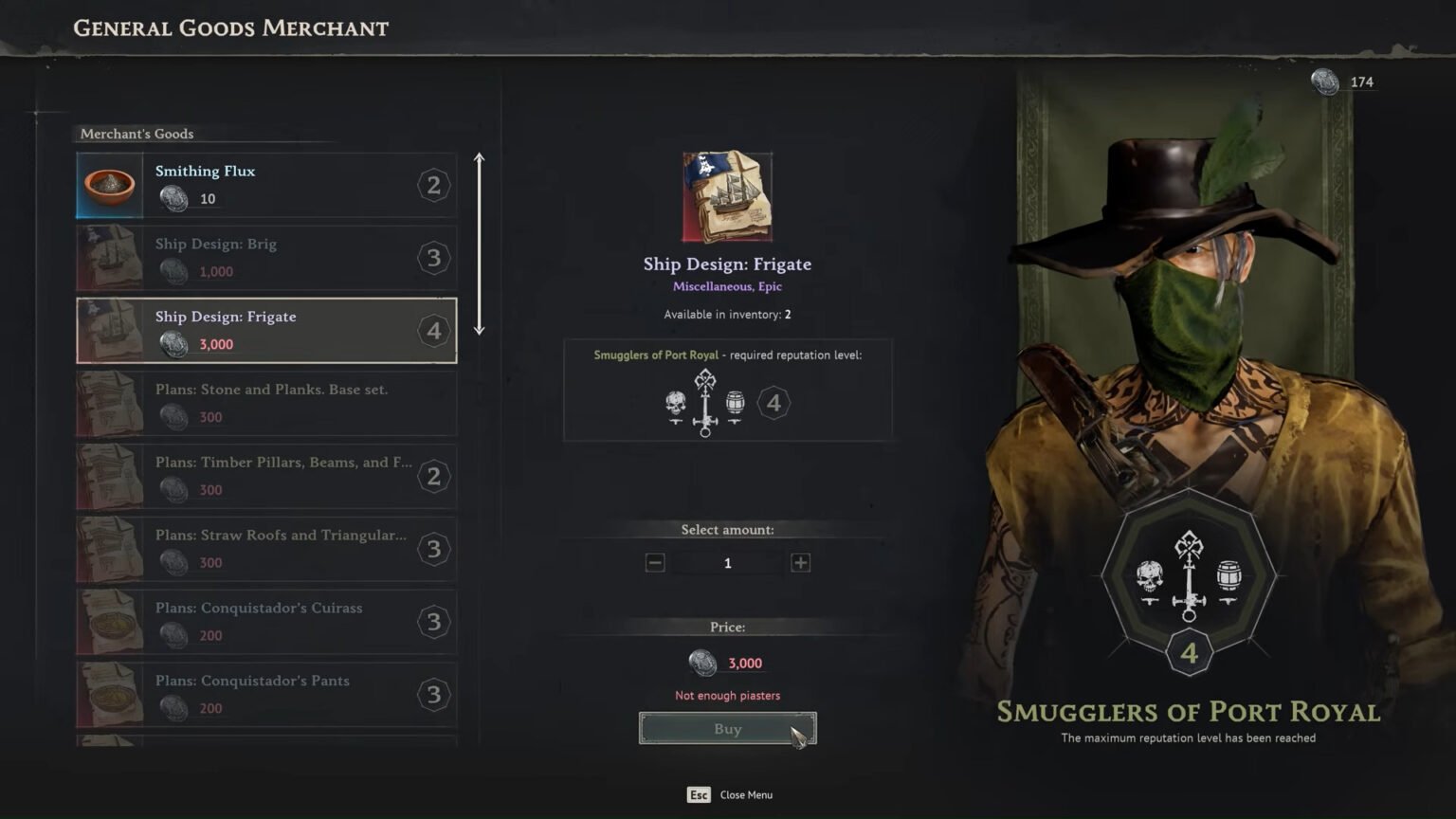Click the anchor-key emblem on the merchant portrait
The image size is (1456, 819).
1188,583
